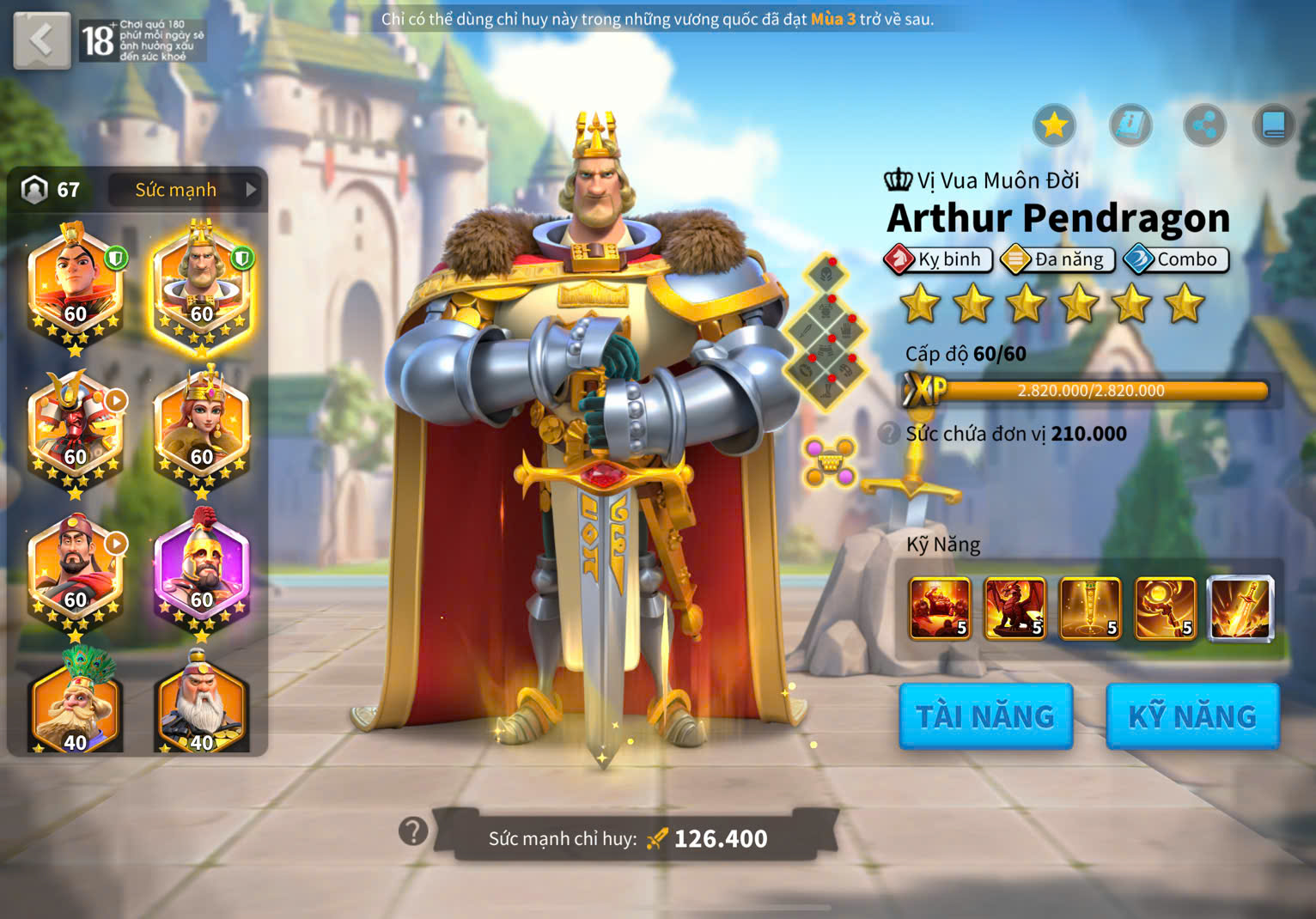
Task: Click the gold star favorite icon
Action: [1054, 126]
